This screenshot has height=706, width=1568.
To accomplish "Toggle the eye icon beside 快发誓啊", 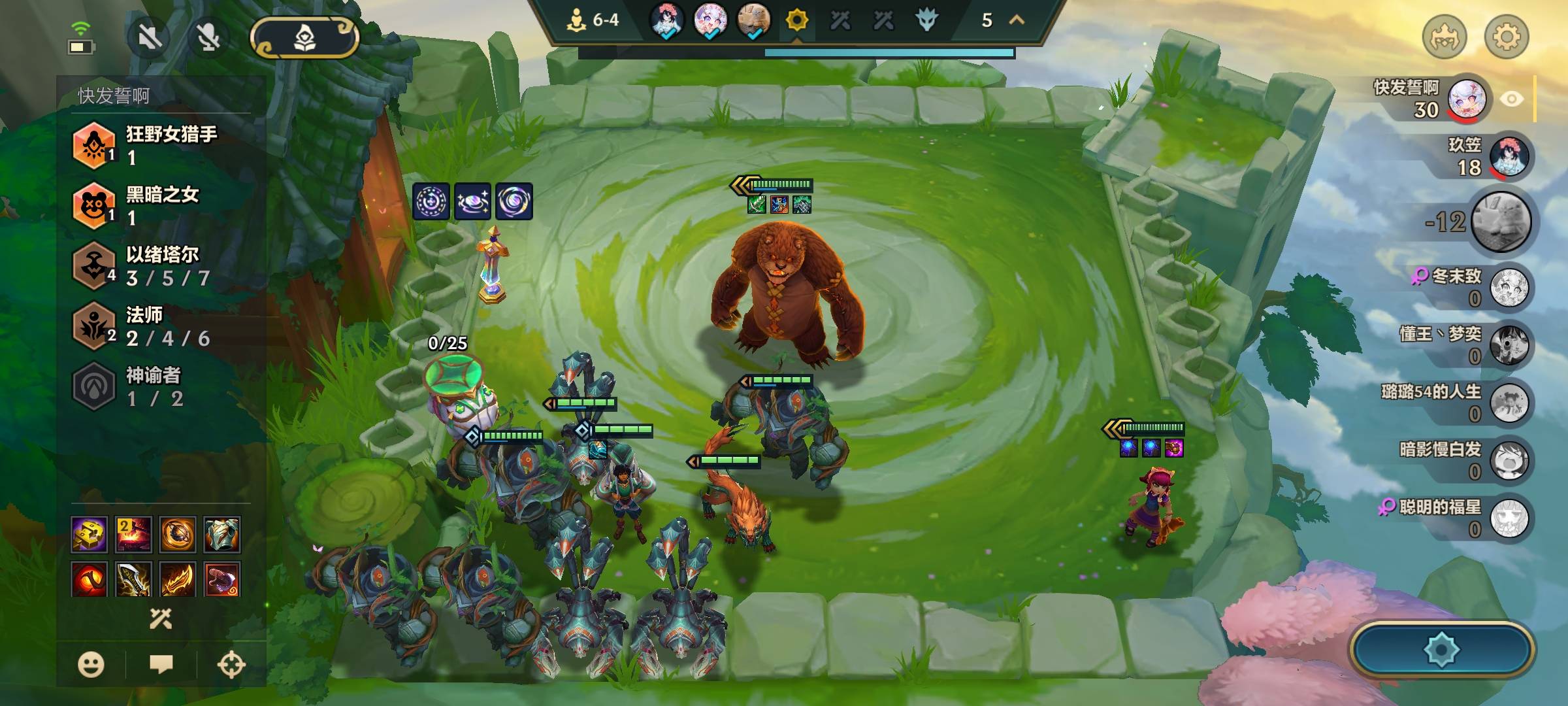I will (1511, 99).
